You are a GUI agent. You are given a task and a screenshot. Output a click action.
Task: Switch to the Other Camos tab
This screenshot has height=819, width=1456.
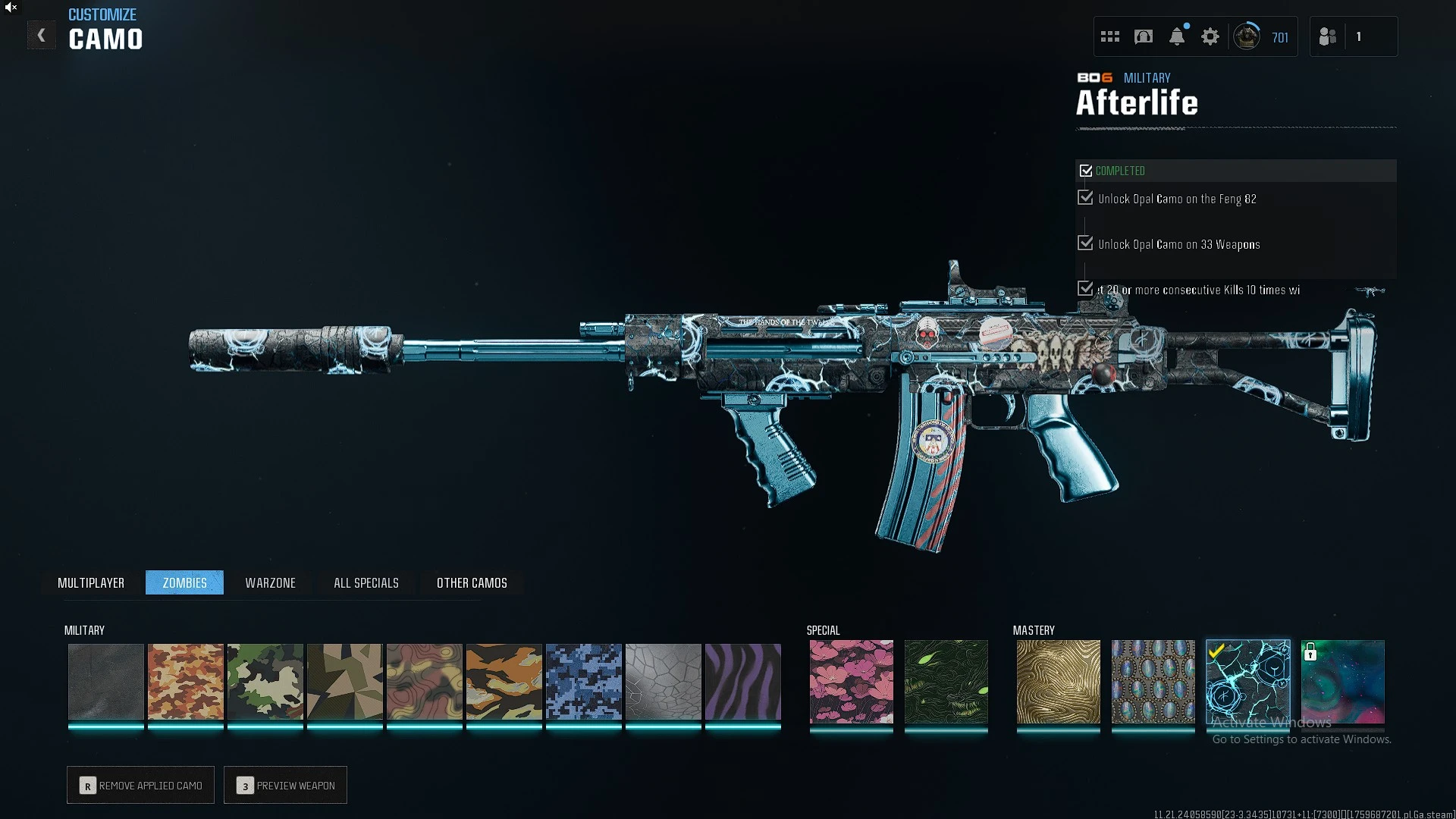[472, 582]
